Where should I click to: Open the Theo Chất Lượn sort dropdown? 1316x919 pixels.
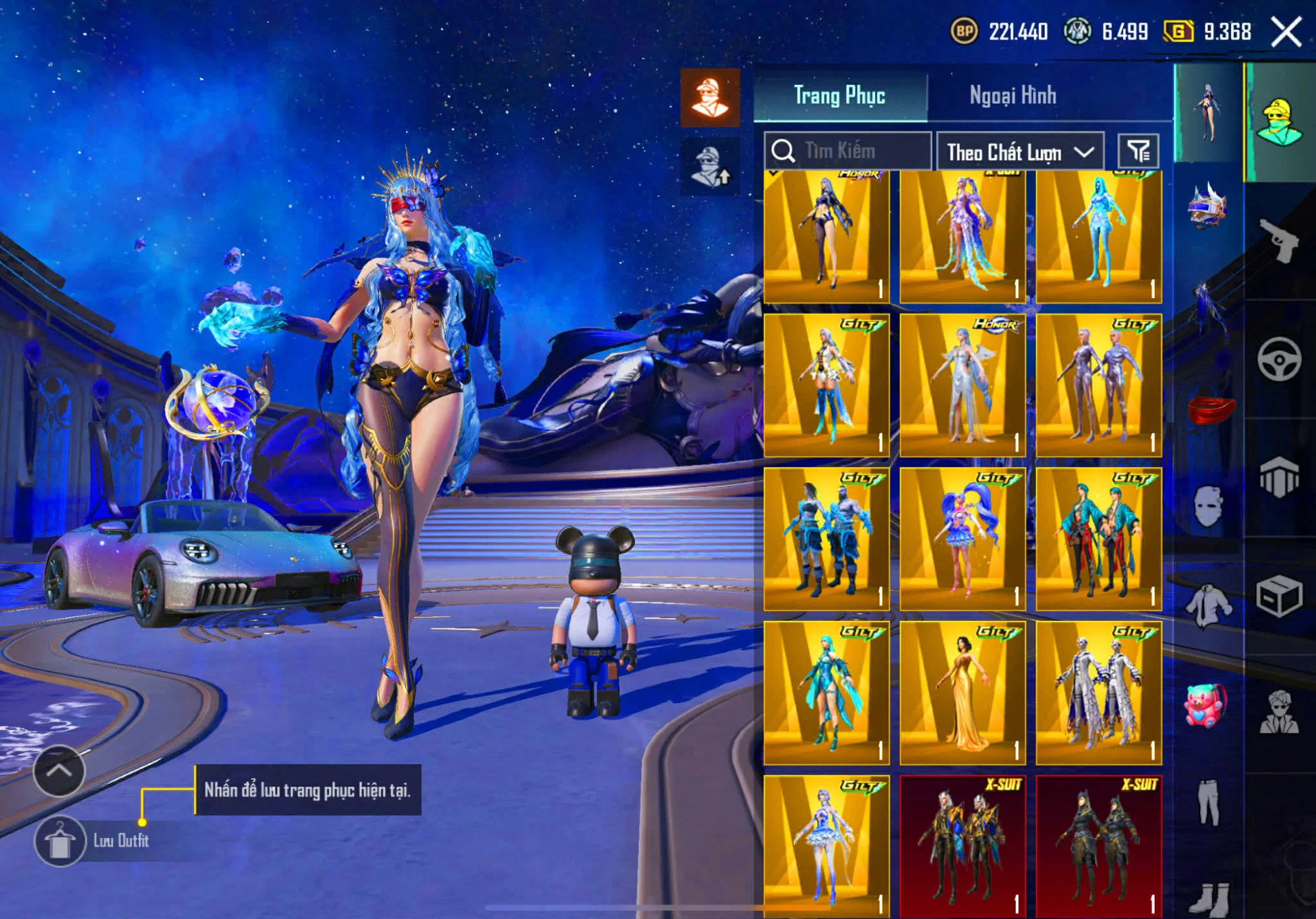(x=1020, y=151)
